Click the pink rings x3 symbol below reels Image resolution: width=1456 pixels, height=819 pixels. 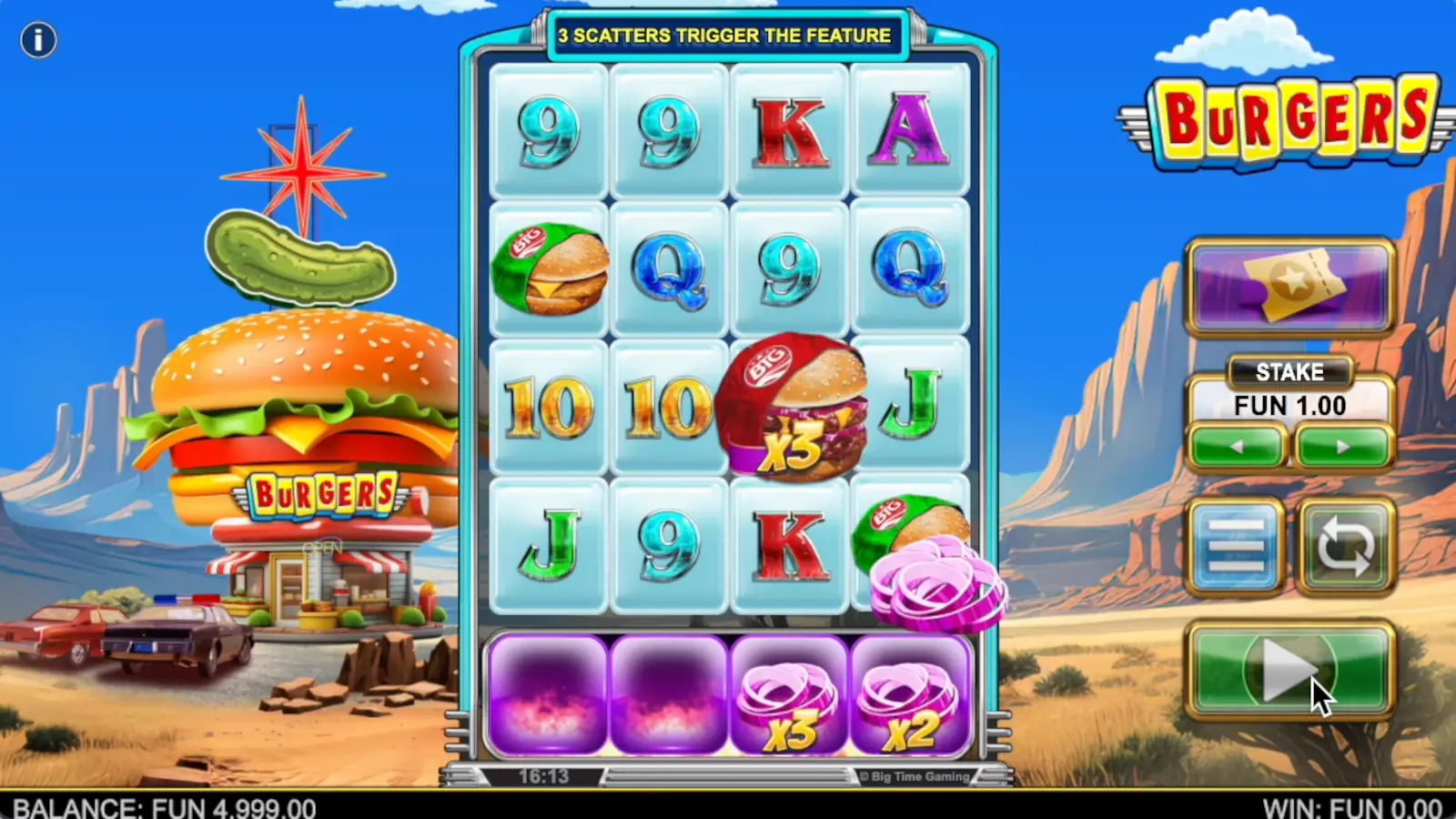[x=790, y=696]
